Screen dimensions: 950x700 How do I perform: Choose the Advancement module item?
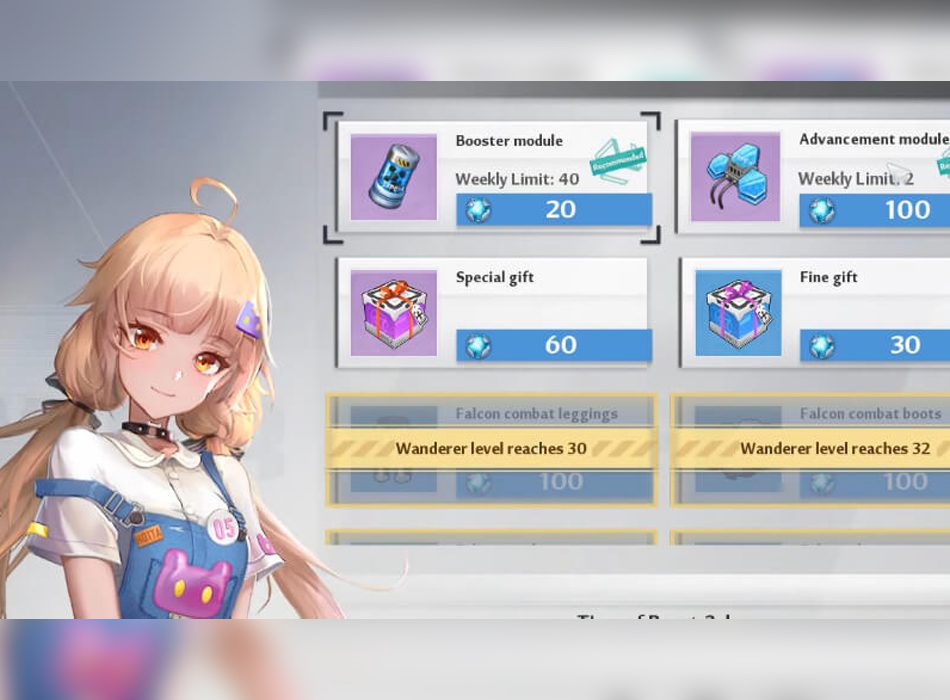click(735, 177)
